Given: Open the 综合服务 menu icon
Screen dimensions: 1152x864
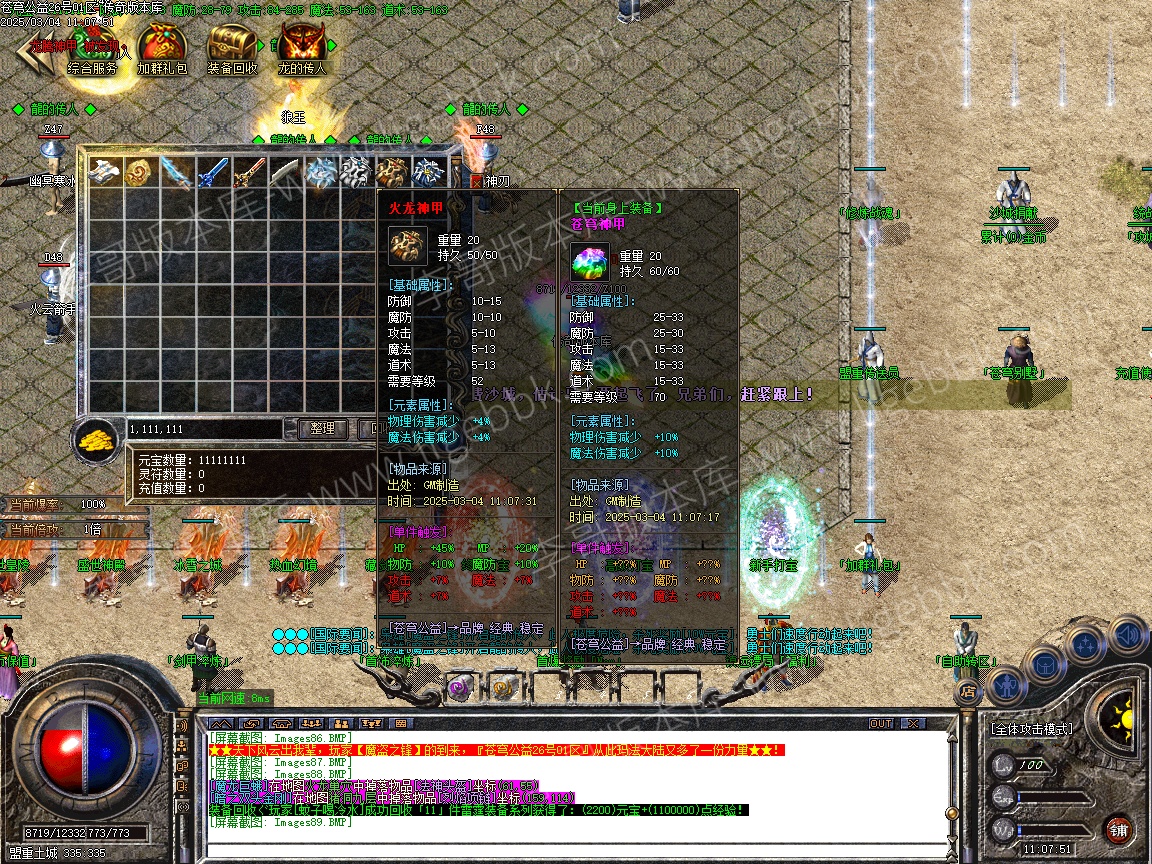Looking at the screenshot, I should (x=92, y=48).
